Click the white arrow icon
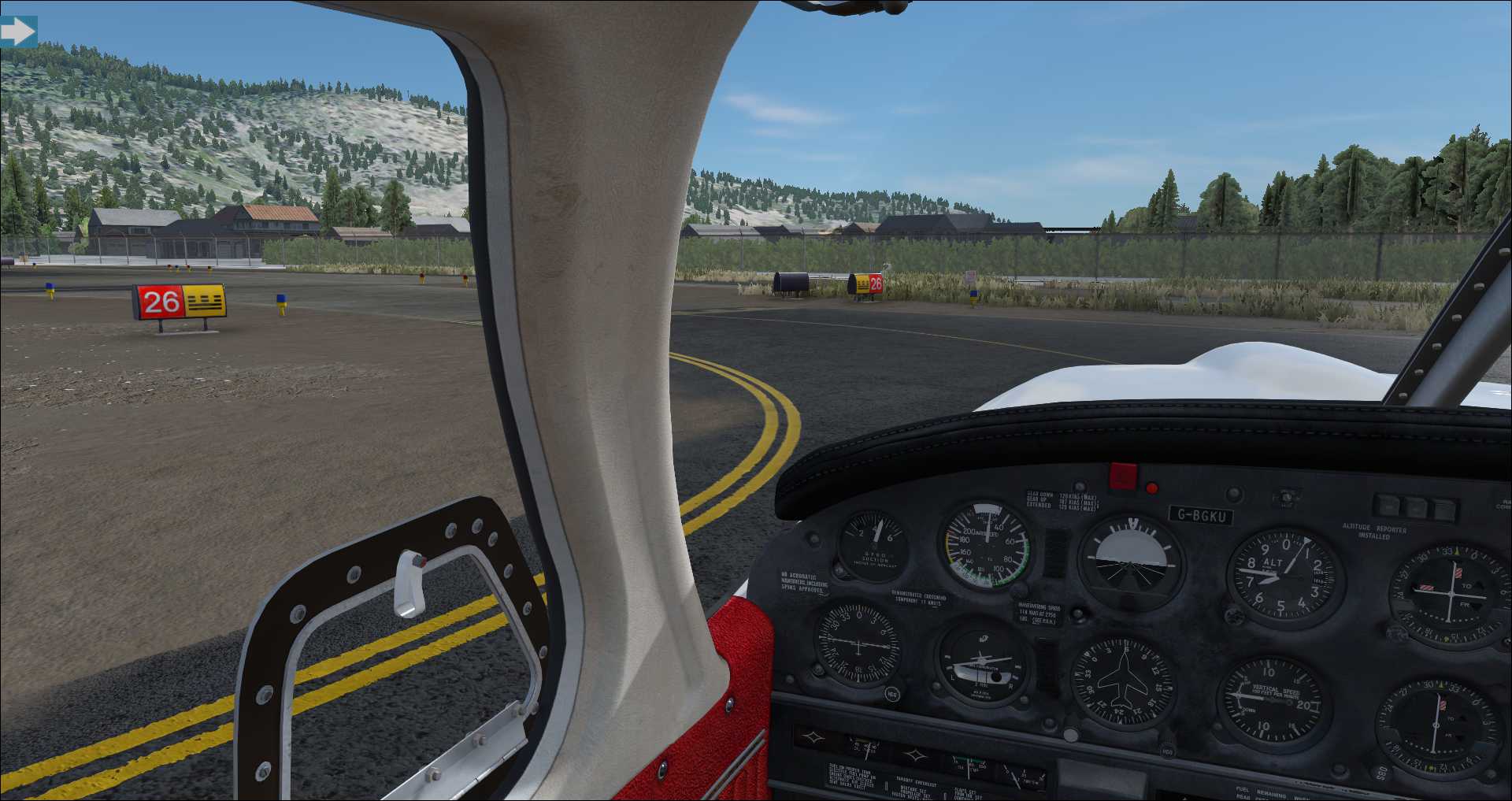This screenshot has width=1512, height=801. point(17,32)
